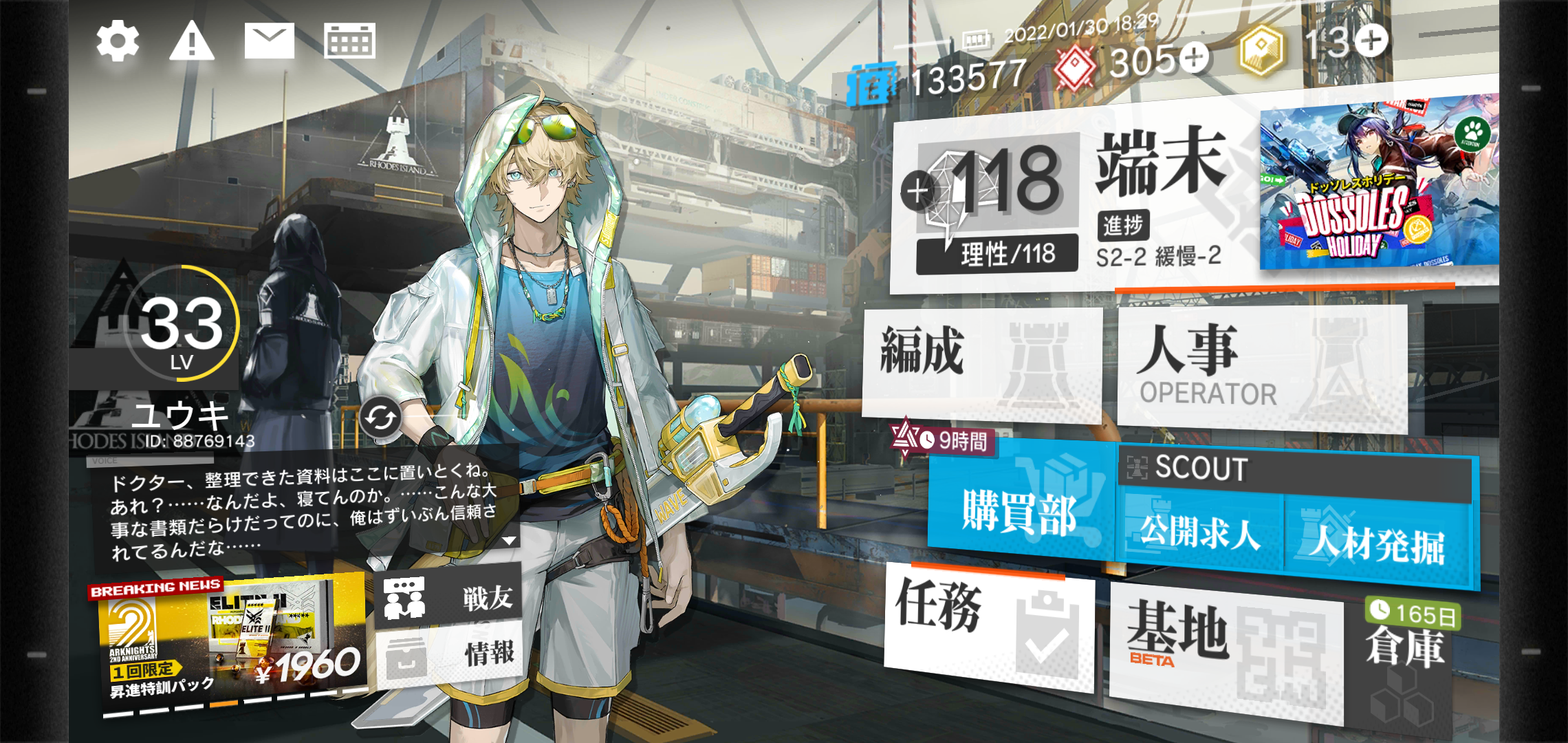This screenshot has width=1568, height=743.
Task: Open 公開求人 recruitment
Action: (1200, 532)
